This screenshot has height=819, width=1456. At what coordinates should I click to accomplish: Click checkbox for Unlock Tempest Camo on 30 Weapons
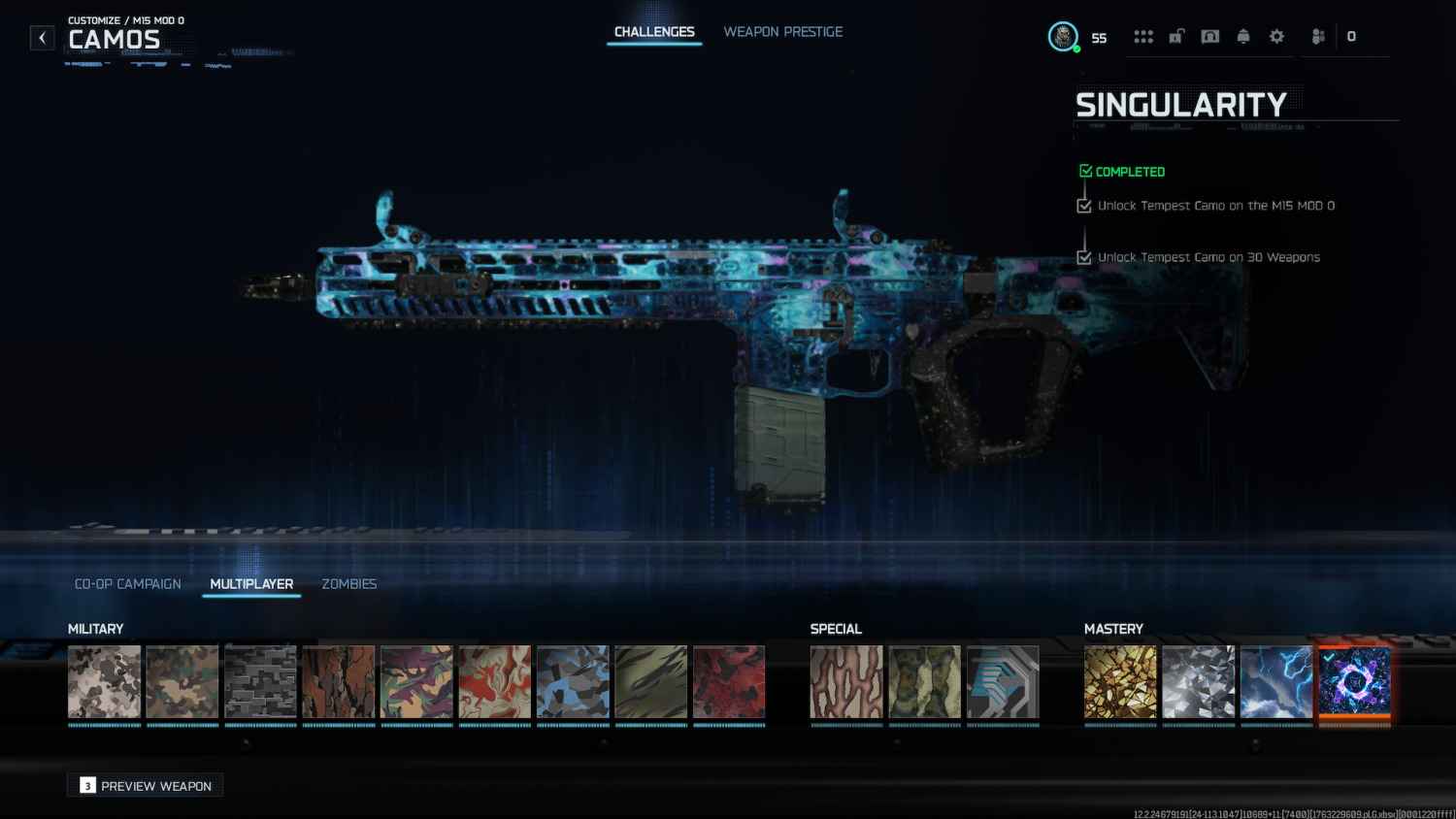point(1084,257)
